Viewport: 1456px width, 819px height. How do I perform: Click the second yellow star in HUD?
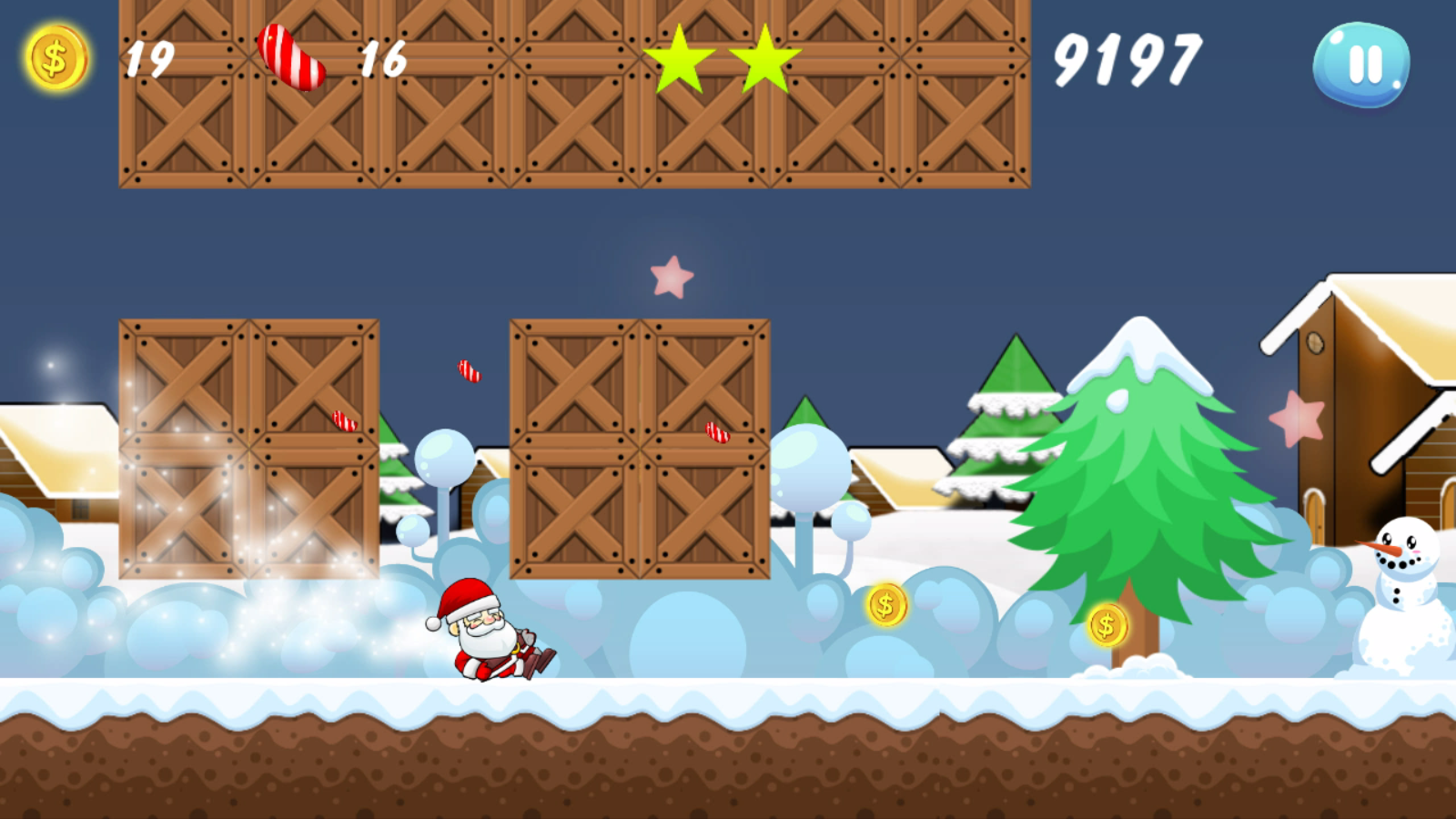764,58
